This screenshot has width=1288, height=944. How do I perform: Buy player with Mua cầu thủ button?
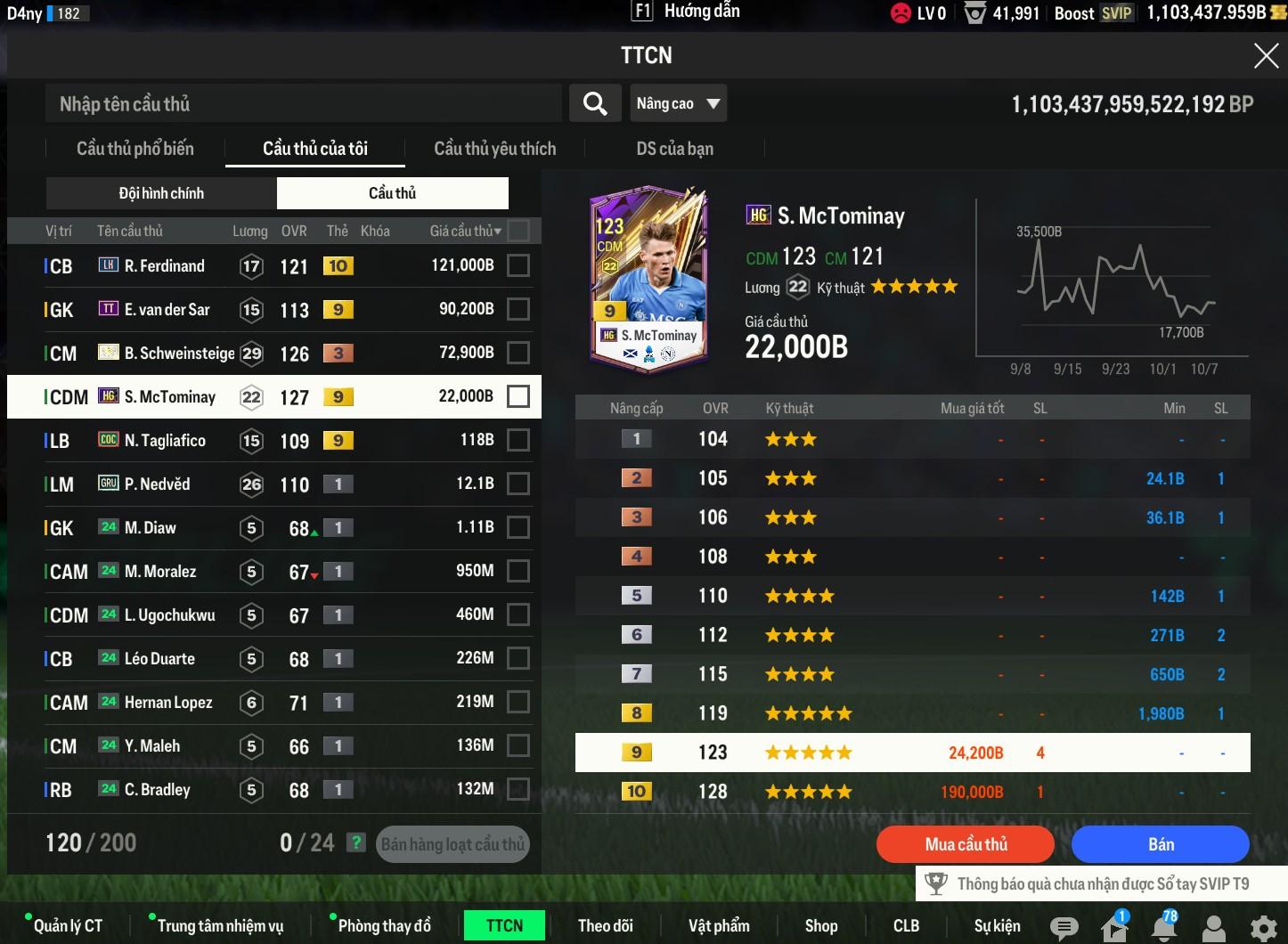coord(966,844)
